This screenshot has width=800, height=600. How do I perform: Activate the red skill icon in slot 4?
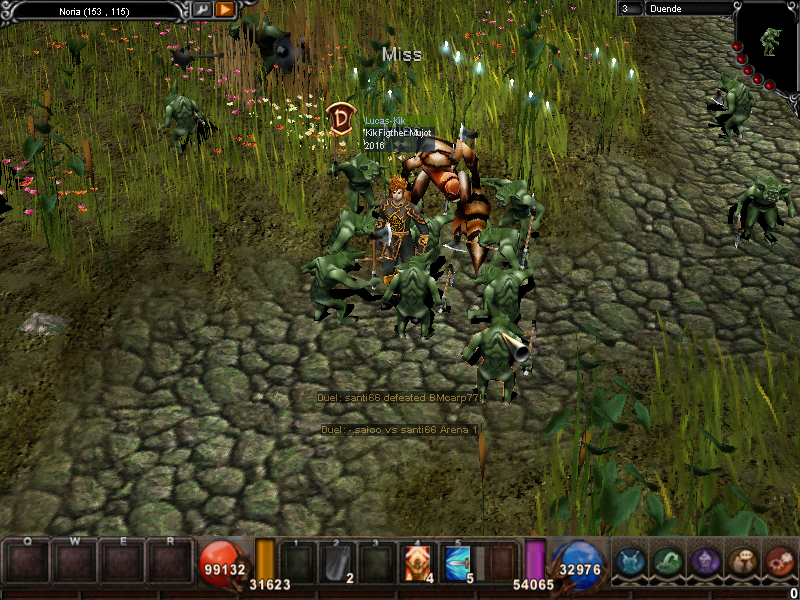point(418,564)
